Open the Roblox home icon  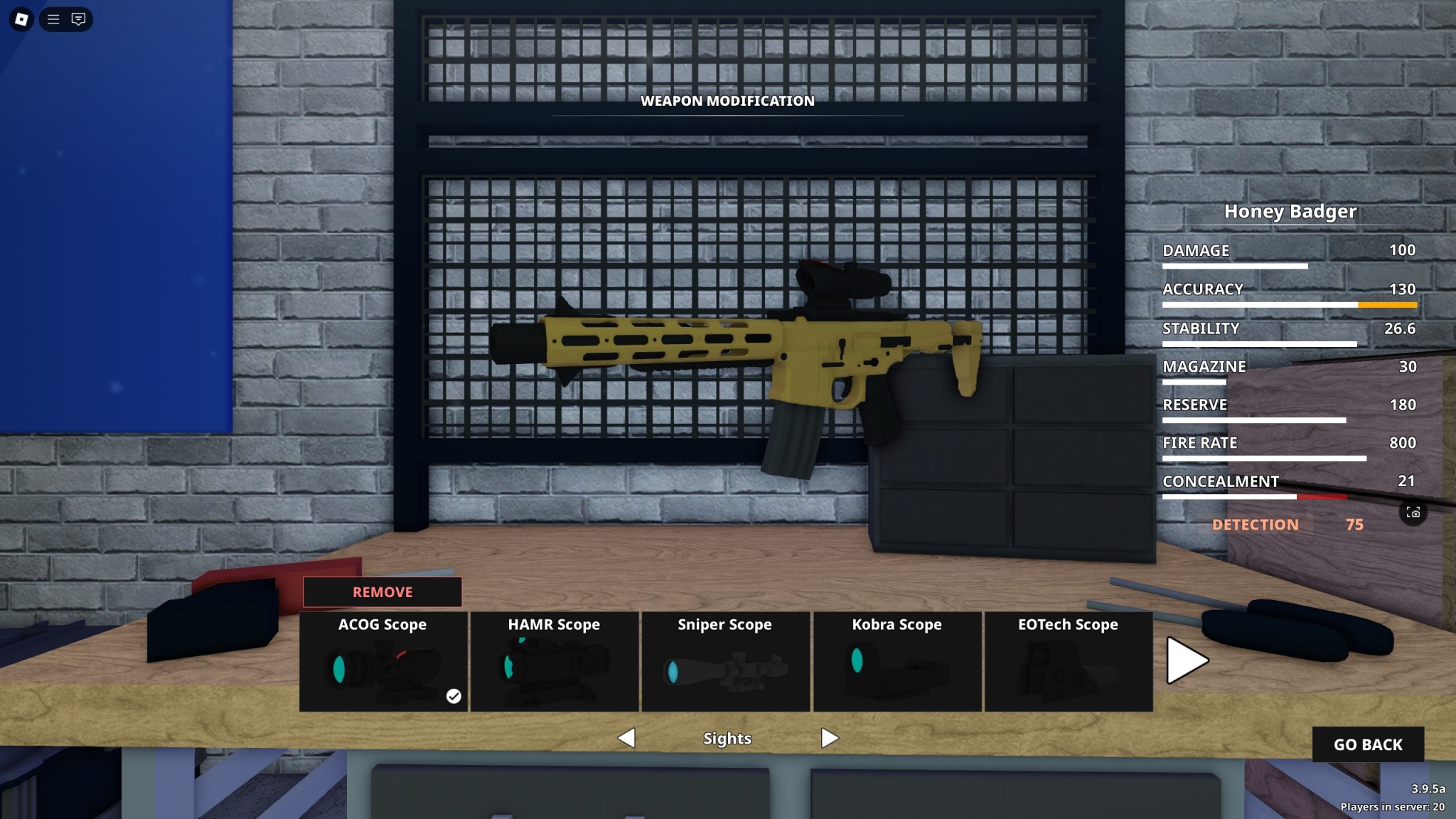coord(20,19)
